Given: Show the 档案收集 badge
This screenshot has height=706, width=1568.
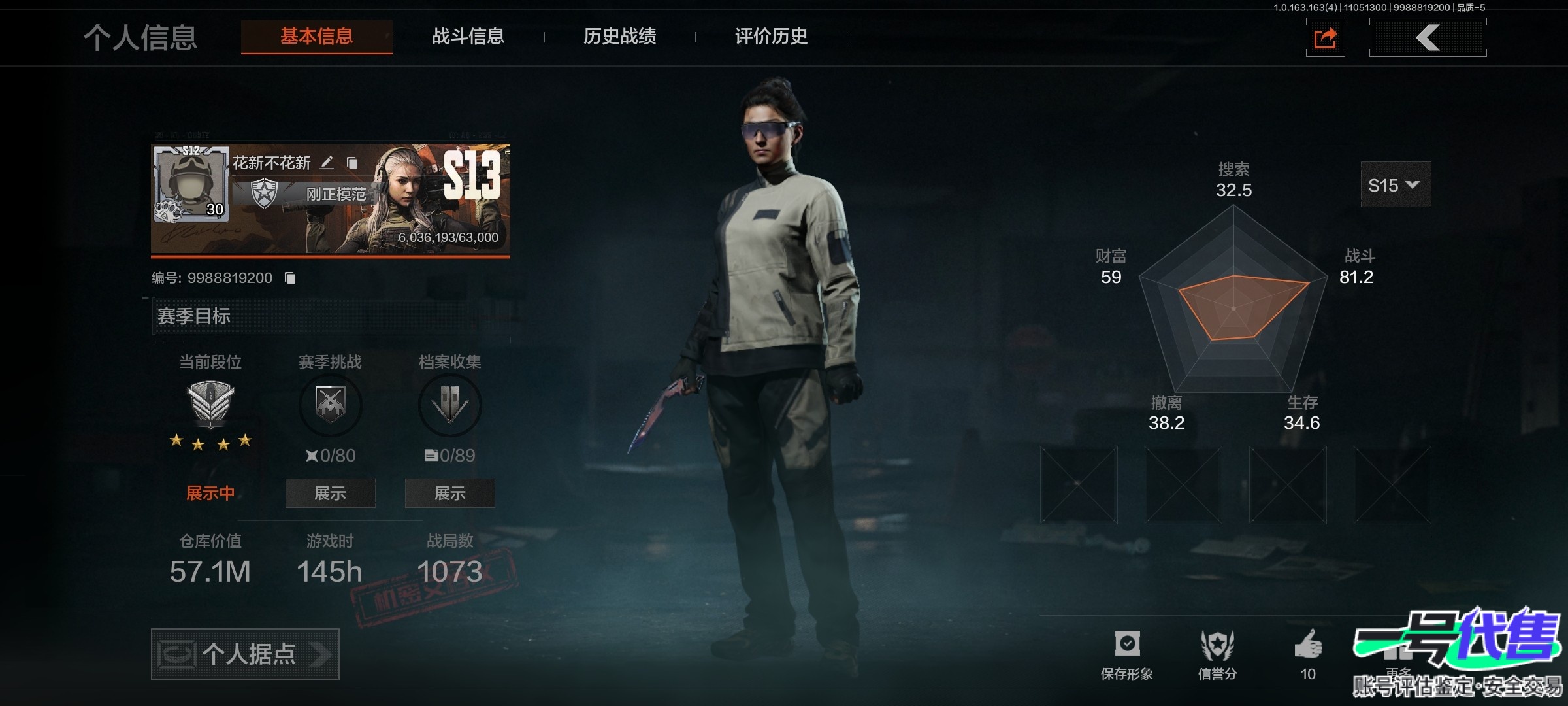Looking at the screenshot, I should (449, 493).
